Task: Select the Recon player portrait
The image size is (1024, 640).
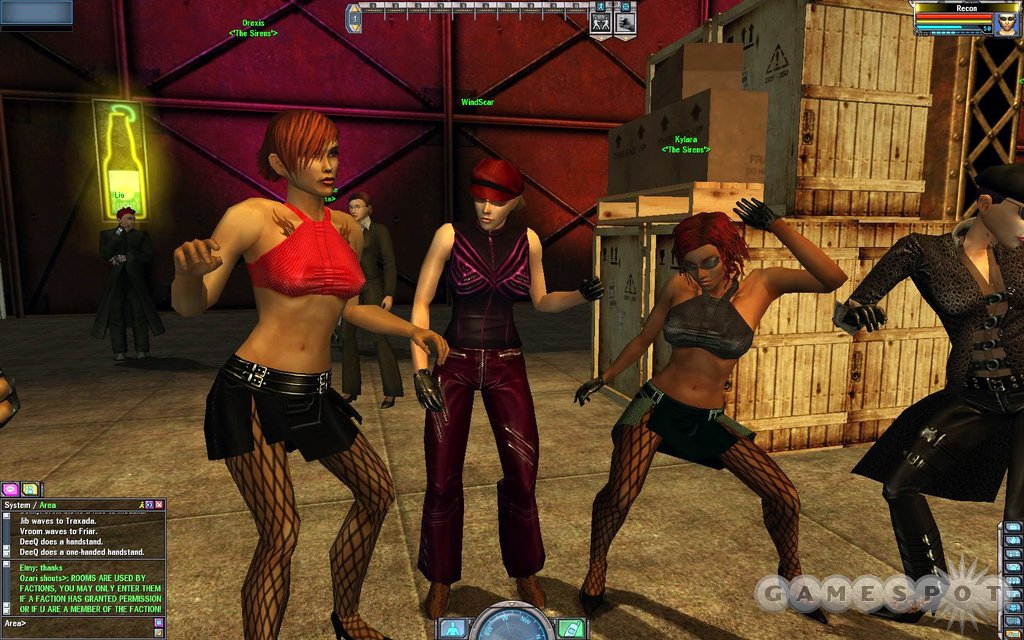Action: click(x=1005, y=22)
